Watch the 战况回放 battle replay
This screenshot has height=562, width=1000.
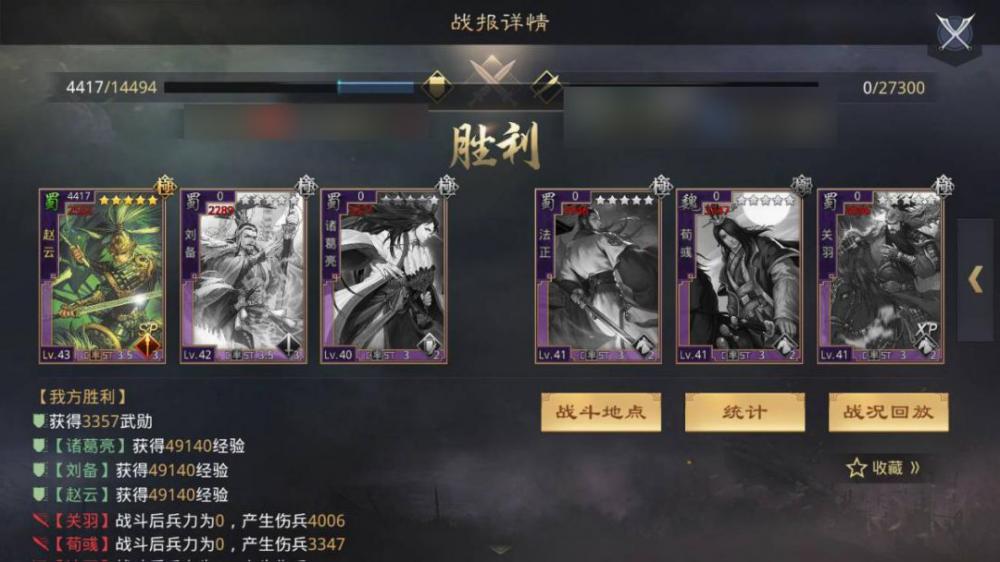point(888,412)
